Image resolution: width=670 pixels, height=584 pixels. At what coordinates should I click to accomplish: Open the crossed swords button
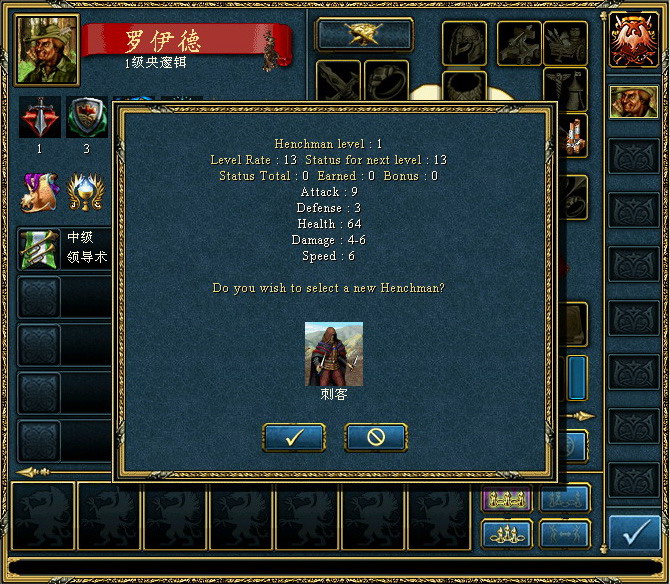[365, 34]
